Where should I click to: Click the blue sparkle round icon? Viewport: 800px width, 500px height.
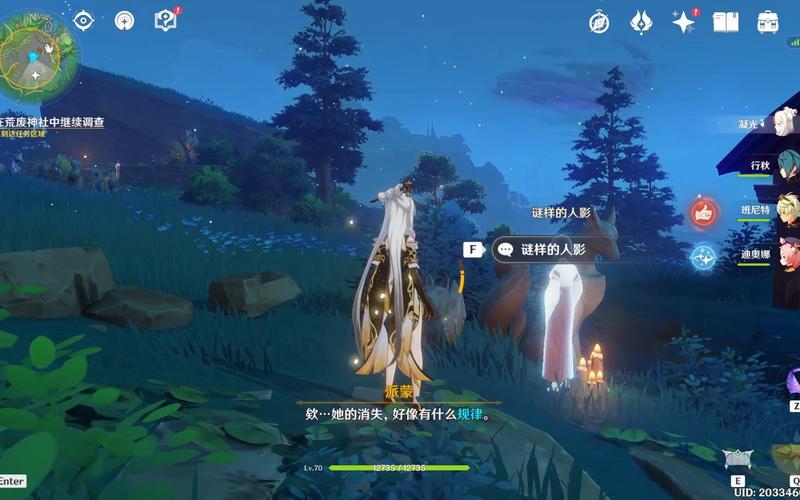coord(704,257)
